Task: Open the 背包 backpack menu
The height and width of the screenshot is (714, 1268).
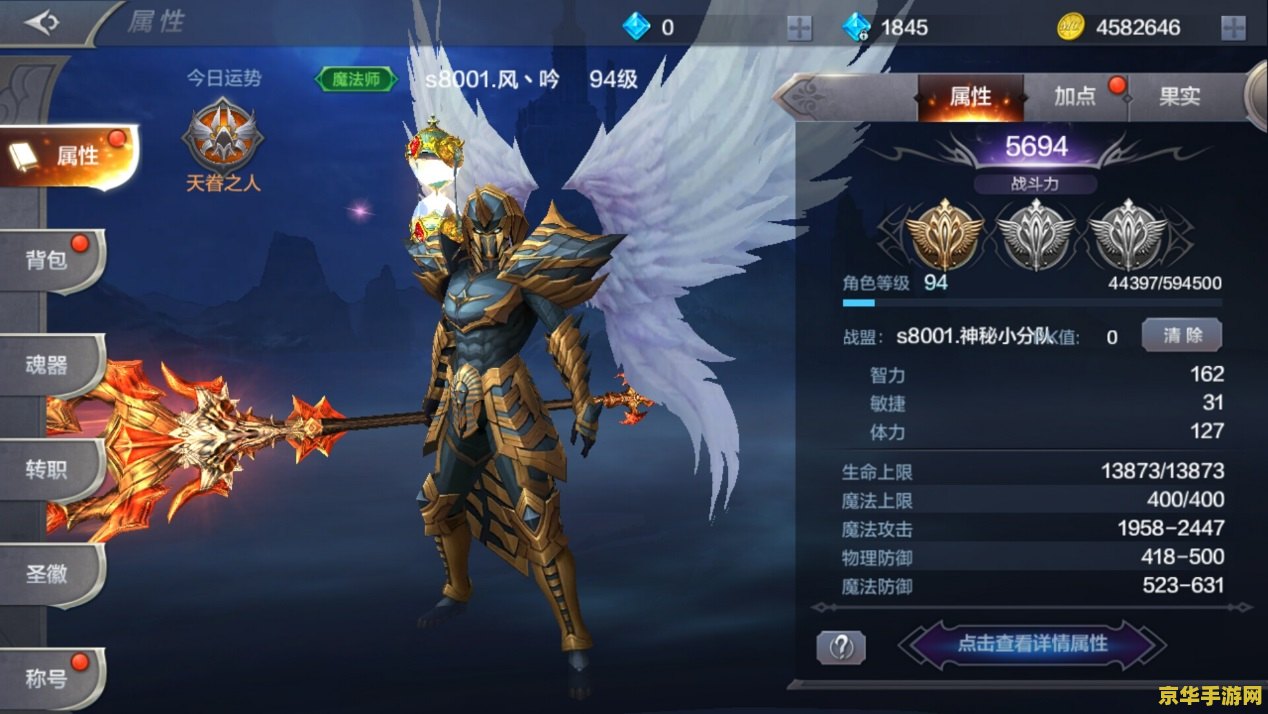Action: (x=52, y=261)
